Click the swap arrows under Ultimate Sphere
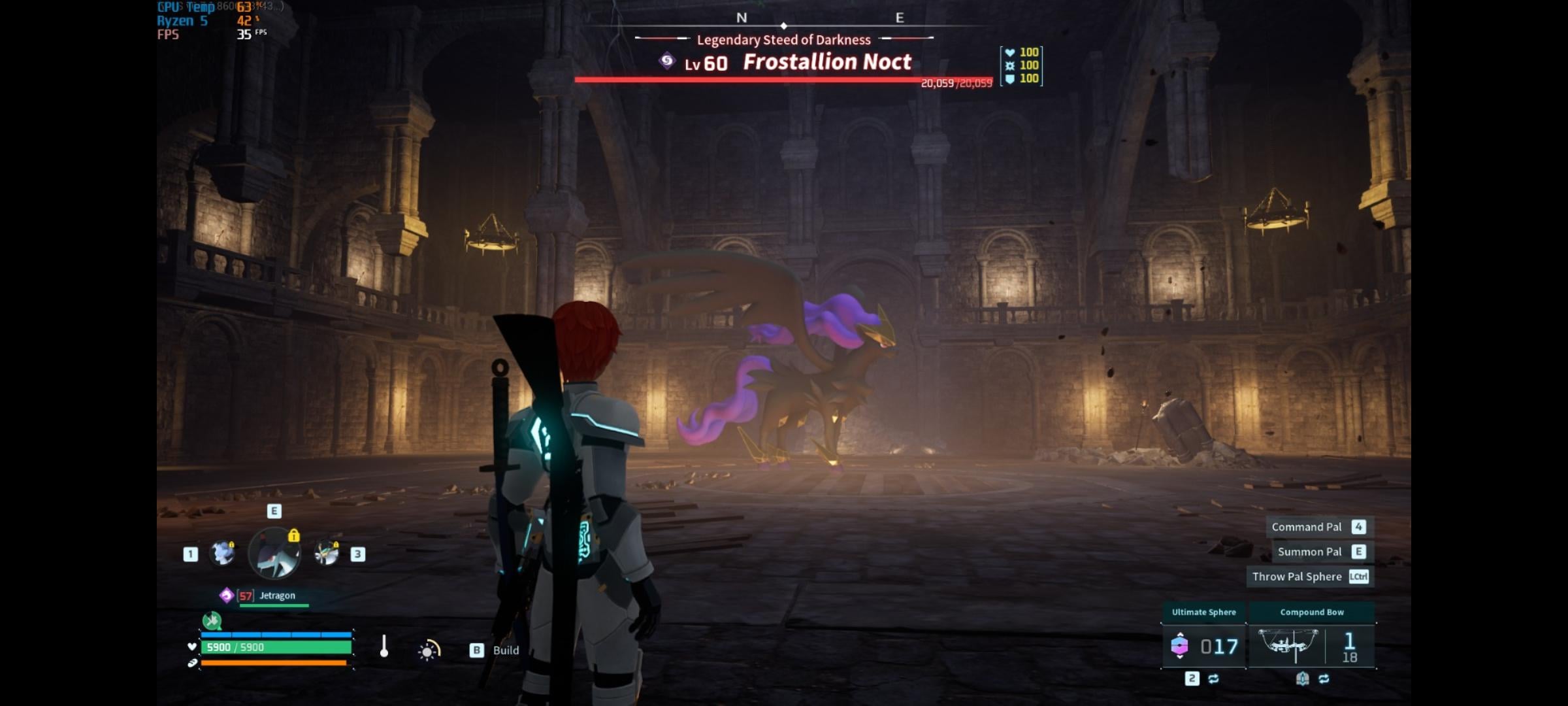 coord(1214,679)
